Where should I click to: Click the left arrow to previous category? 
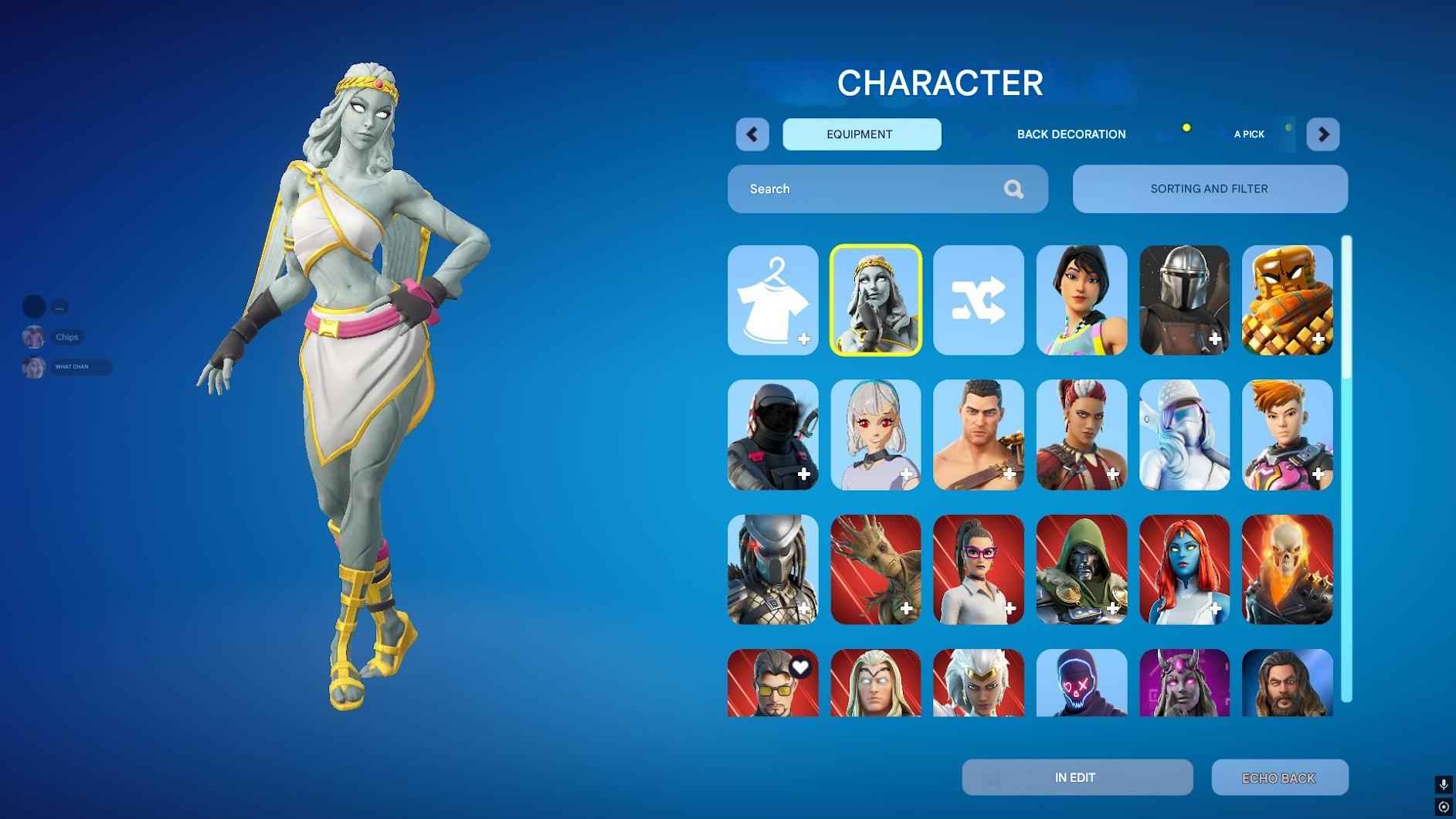point(752,134)
